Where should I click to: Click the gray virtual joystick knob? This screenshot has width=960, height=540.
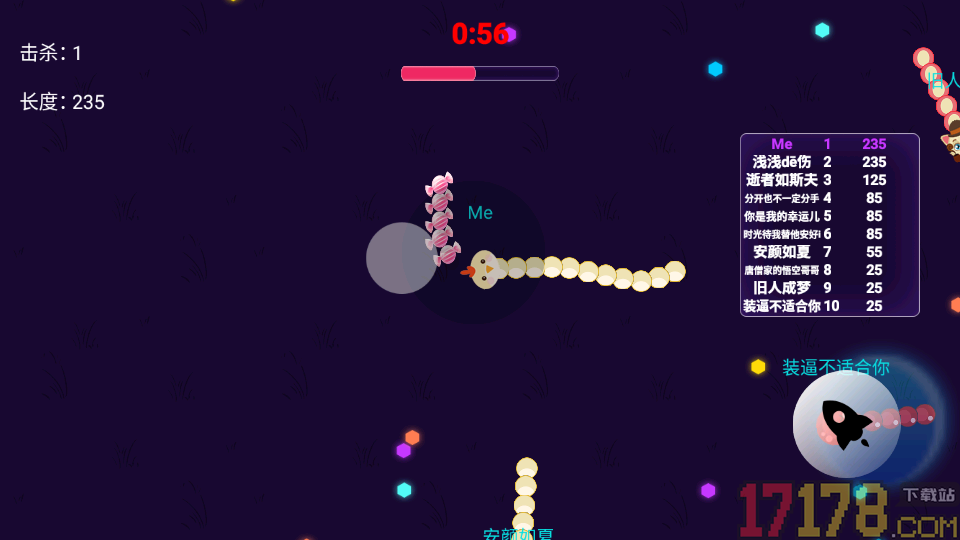[402, 258]
